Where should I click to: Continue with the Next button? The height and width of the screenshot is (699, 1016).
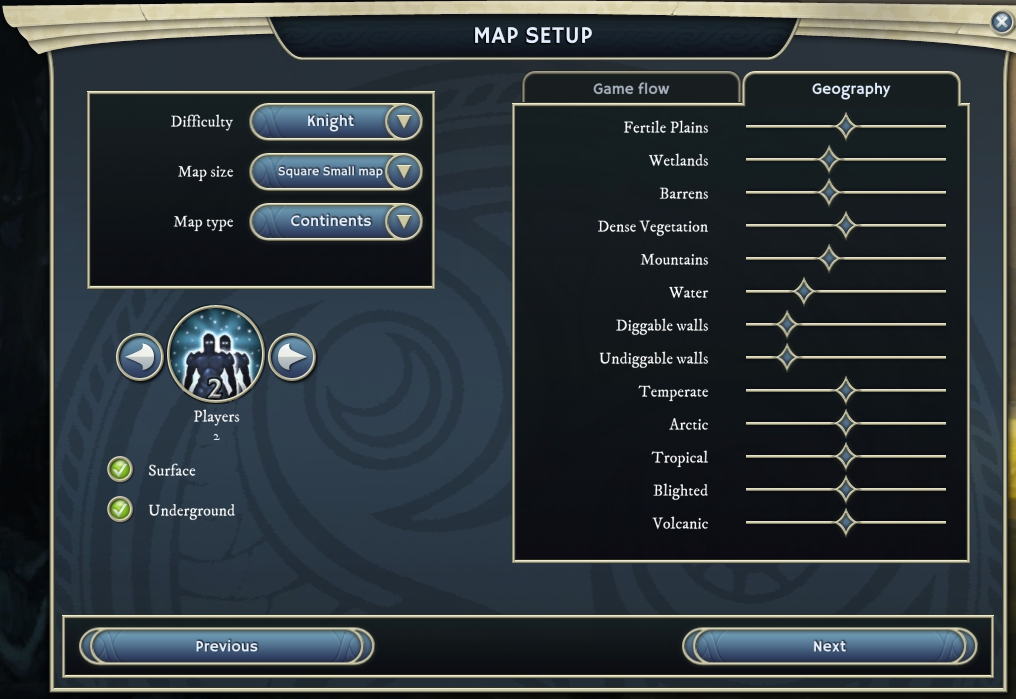pos(829,646)
